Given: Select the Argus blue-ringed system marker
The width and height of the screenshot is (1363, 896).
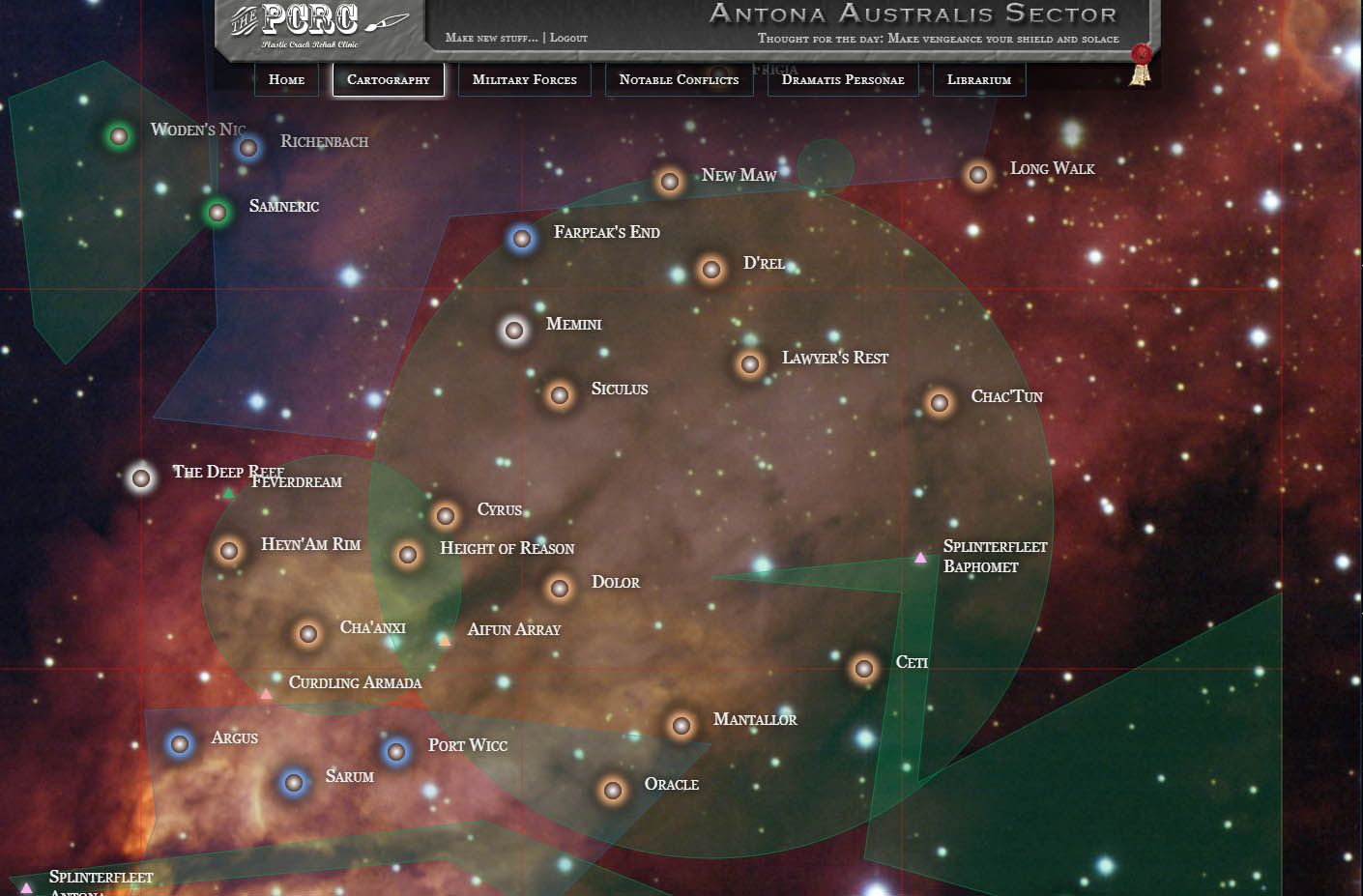Looking at the screenshot, I should (180, 744).
